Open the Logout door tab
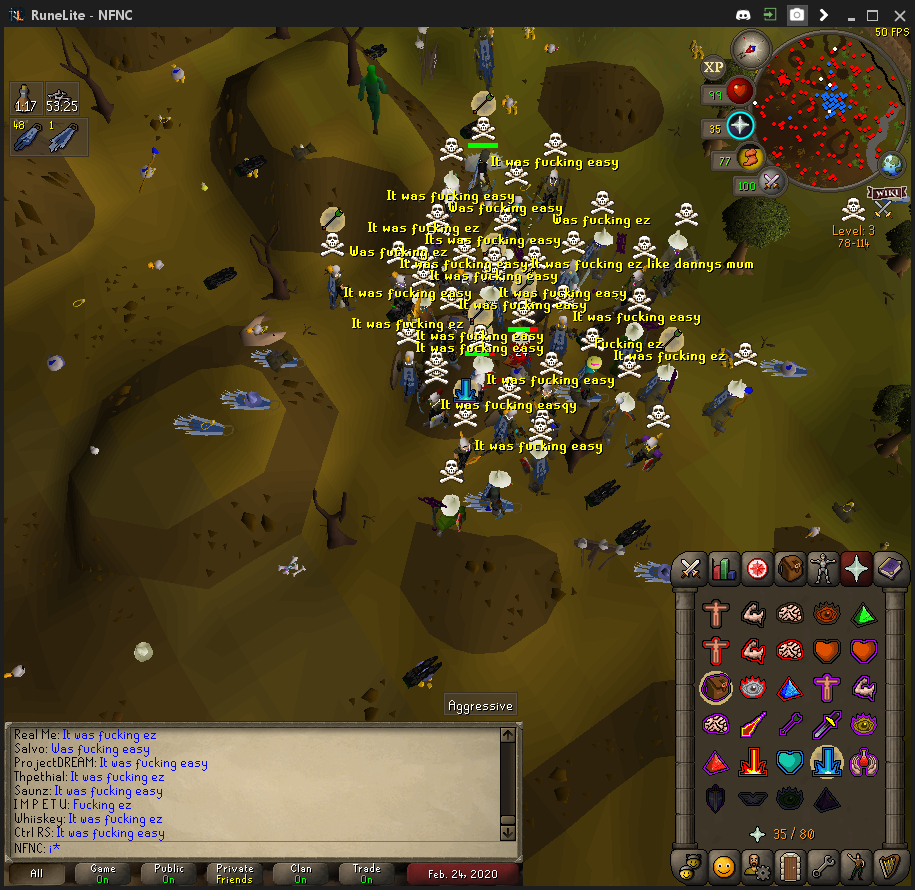Image resolution: width=915 pixels, height=890 pixels. (x=790, y=865)
